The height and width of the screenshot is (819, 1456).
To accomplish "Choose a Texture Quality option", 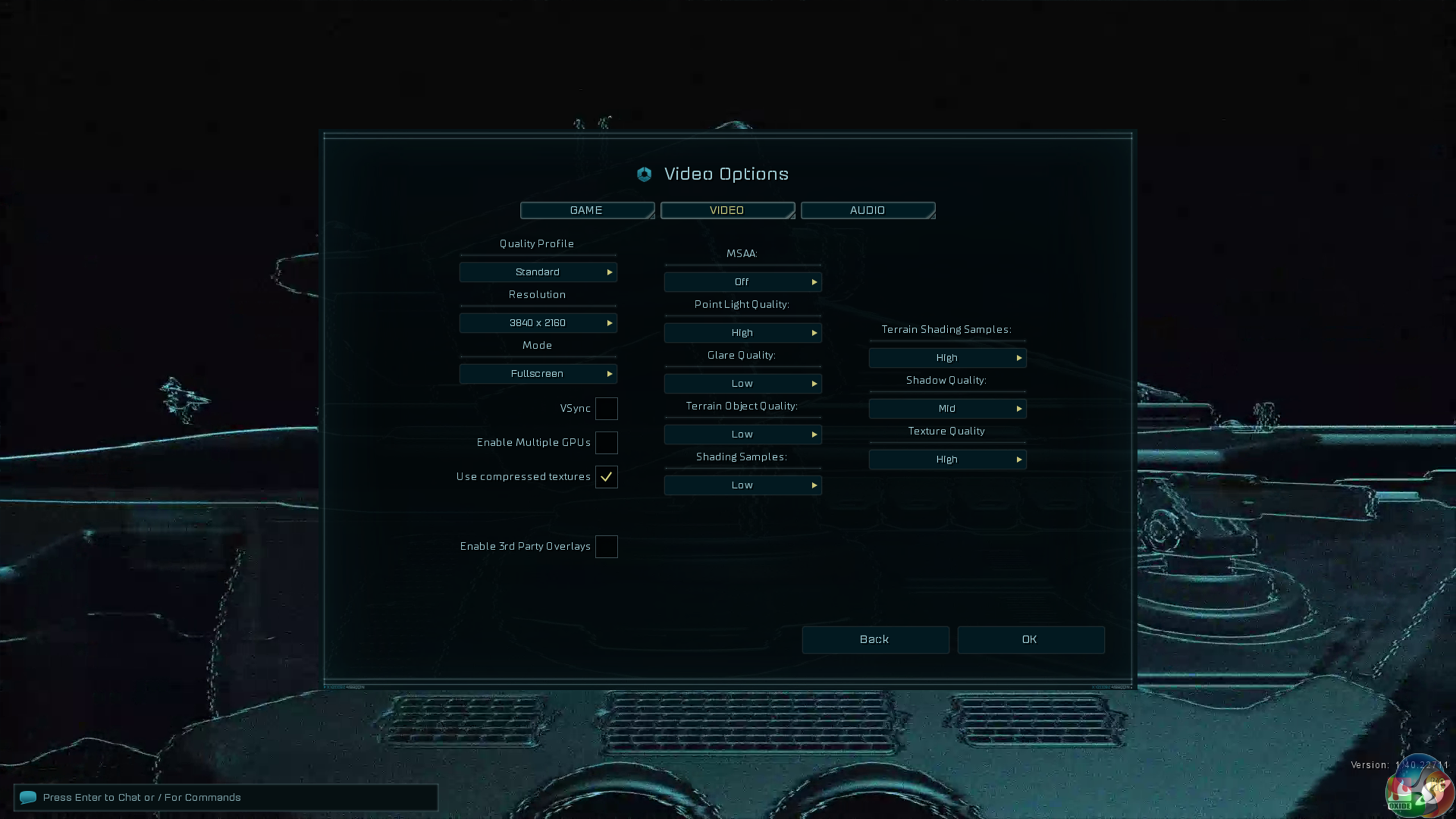I will 948,459.
